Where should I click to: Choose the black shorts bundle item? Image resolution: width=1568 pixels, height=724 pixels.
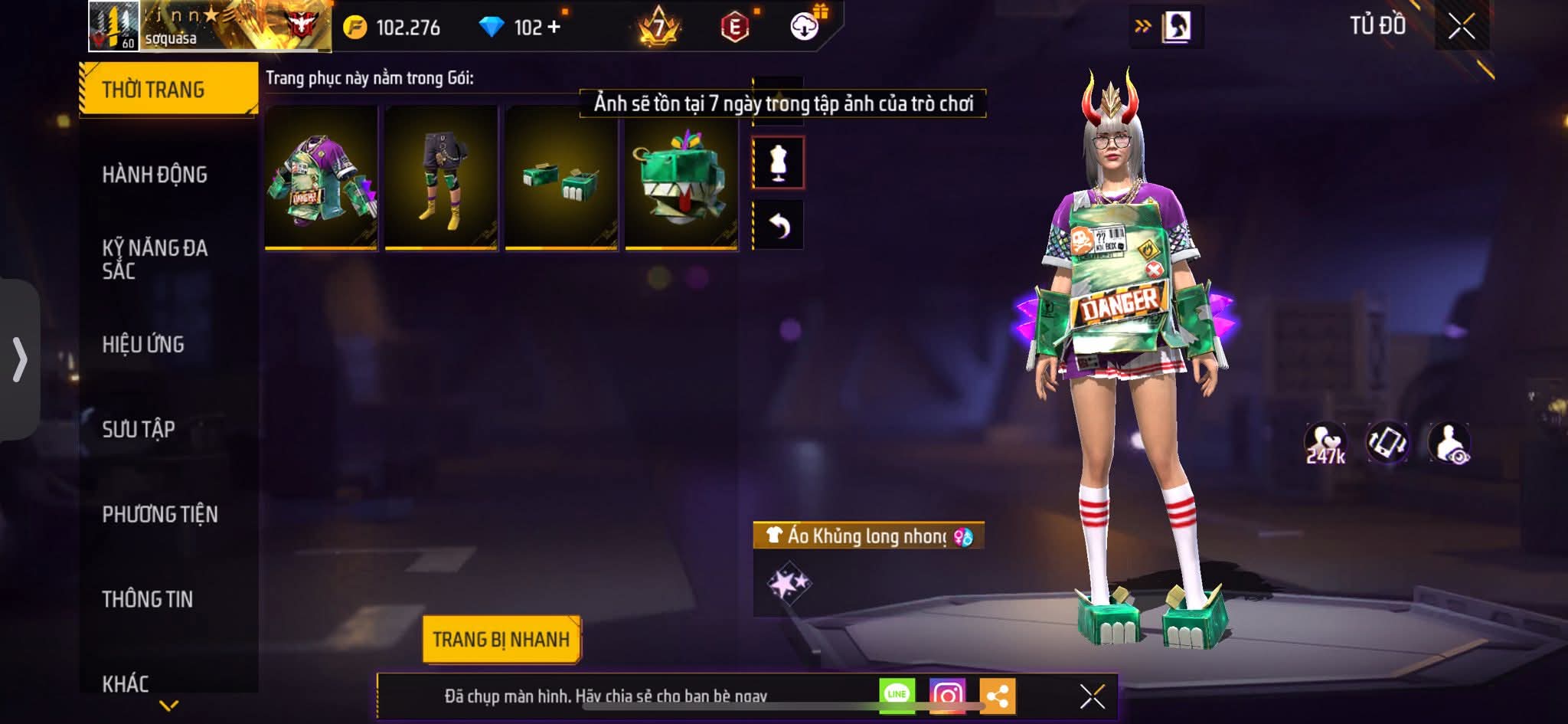pos(441,178)
